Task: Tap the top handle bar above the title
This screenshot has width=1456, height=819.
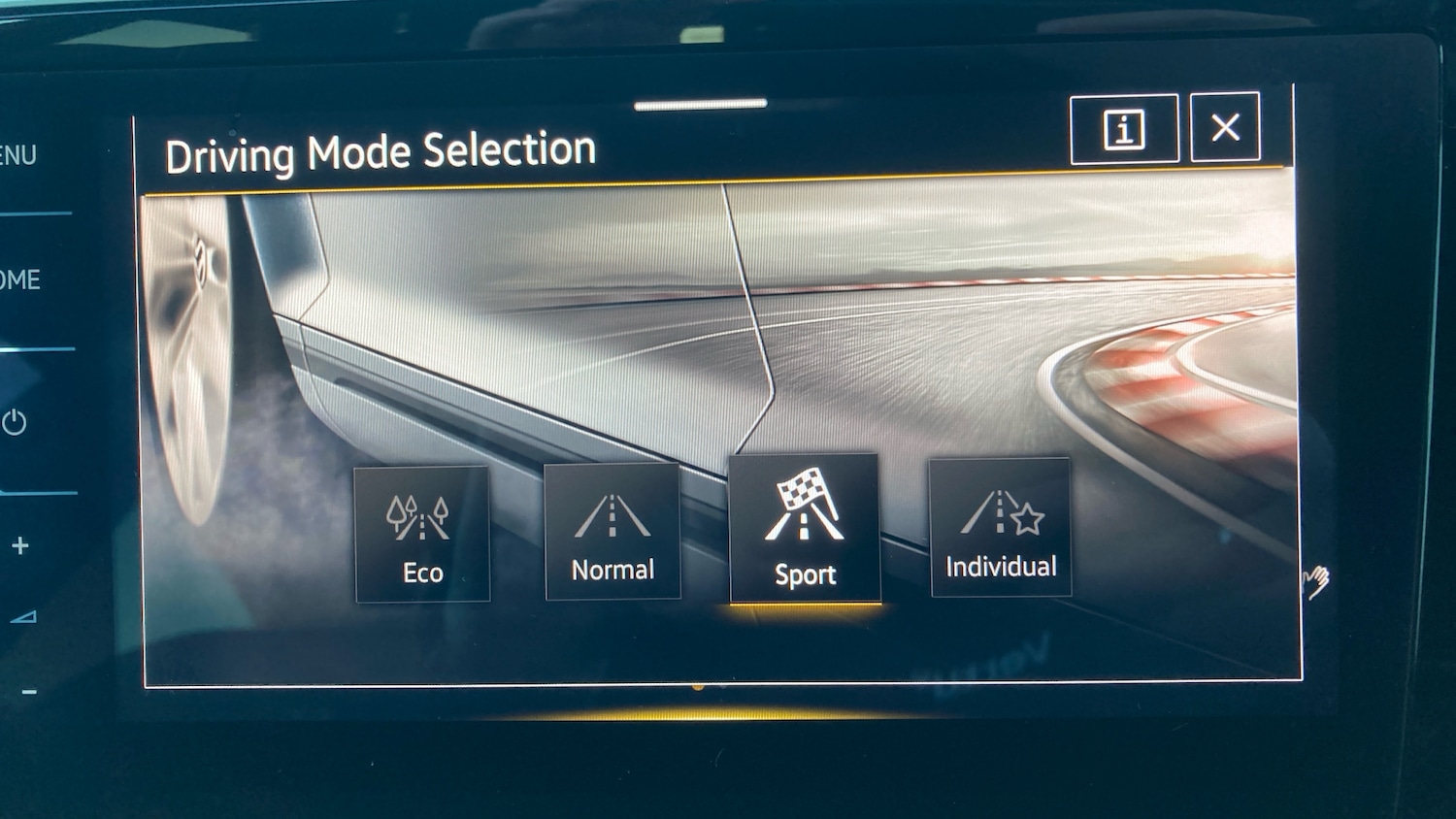Action: point(701,107)
